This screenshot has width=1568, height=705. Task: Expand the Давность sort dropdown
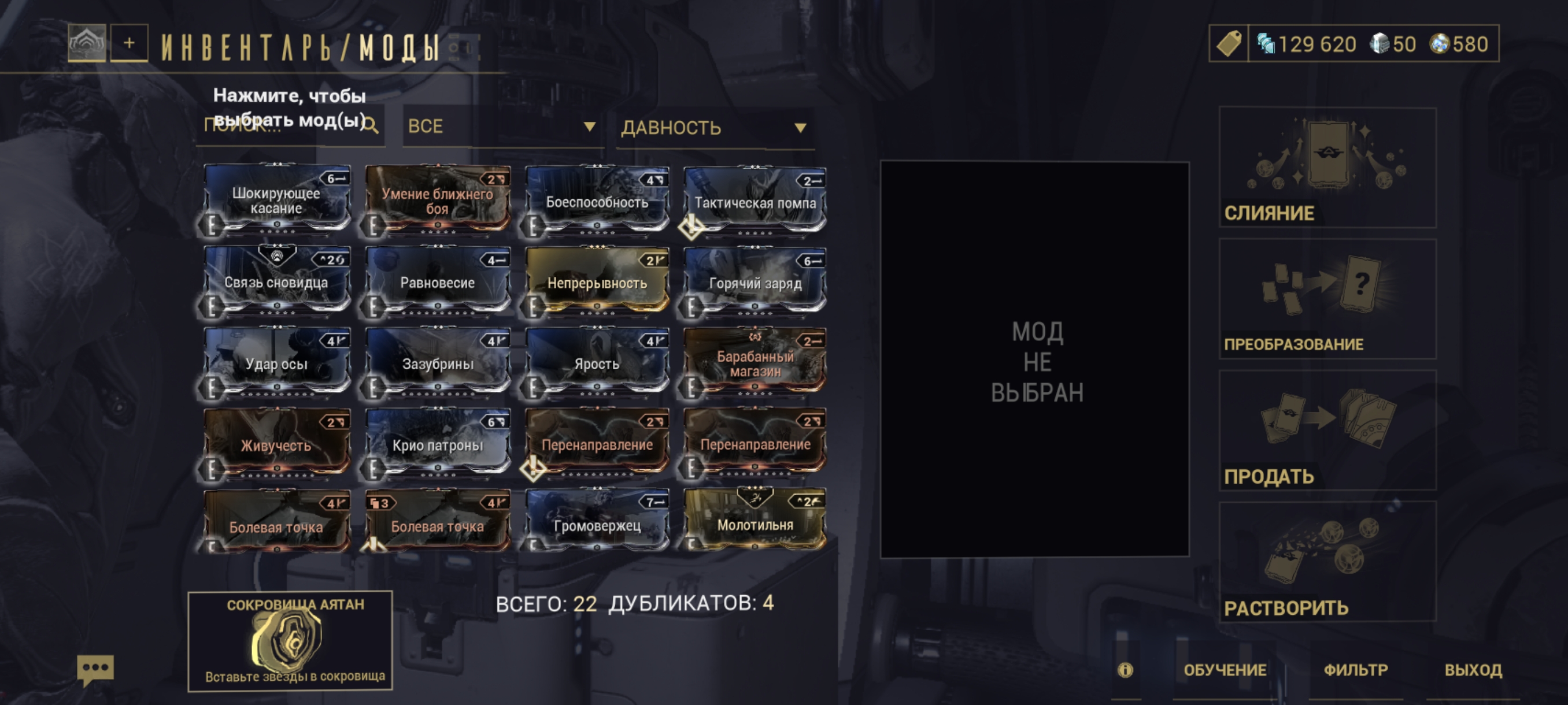tap(714, 128)
